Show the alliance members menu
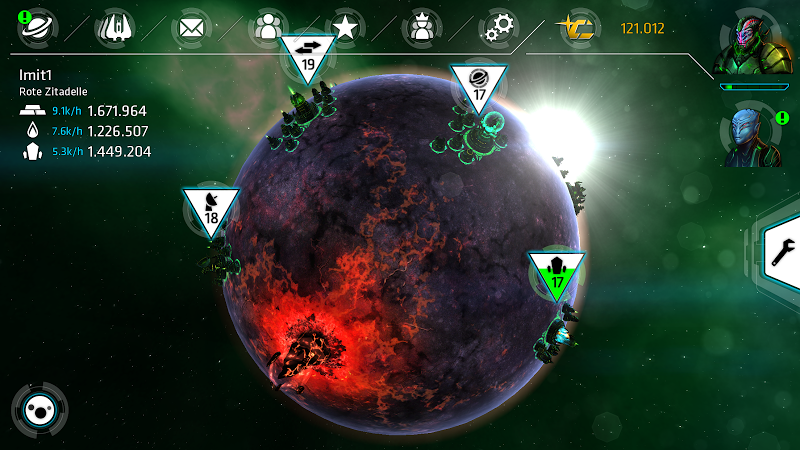 [x=267, y=27]
